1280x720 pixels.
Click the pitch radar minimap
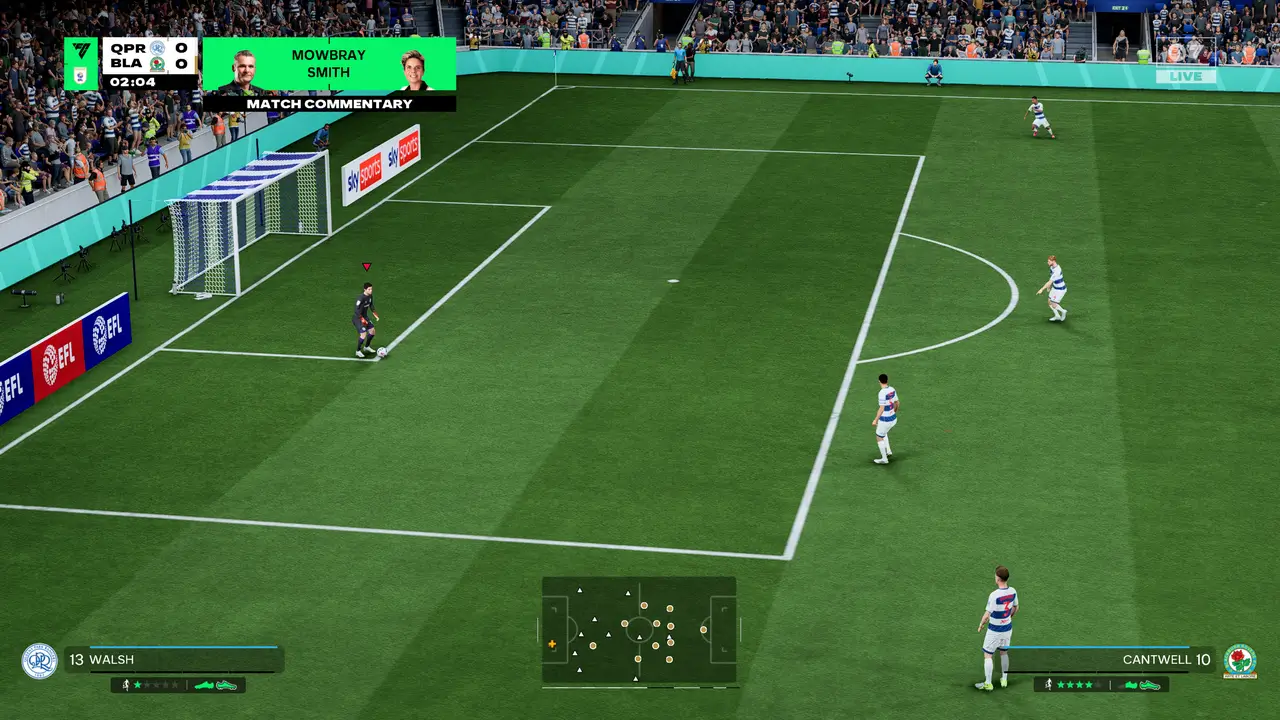point(639,630)
